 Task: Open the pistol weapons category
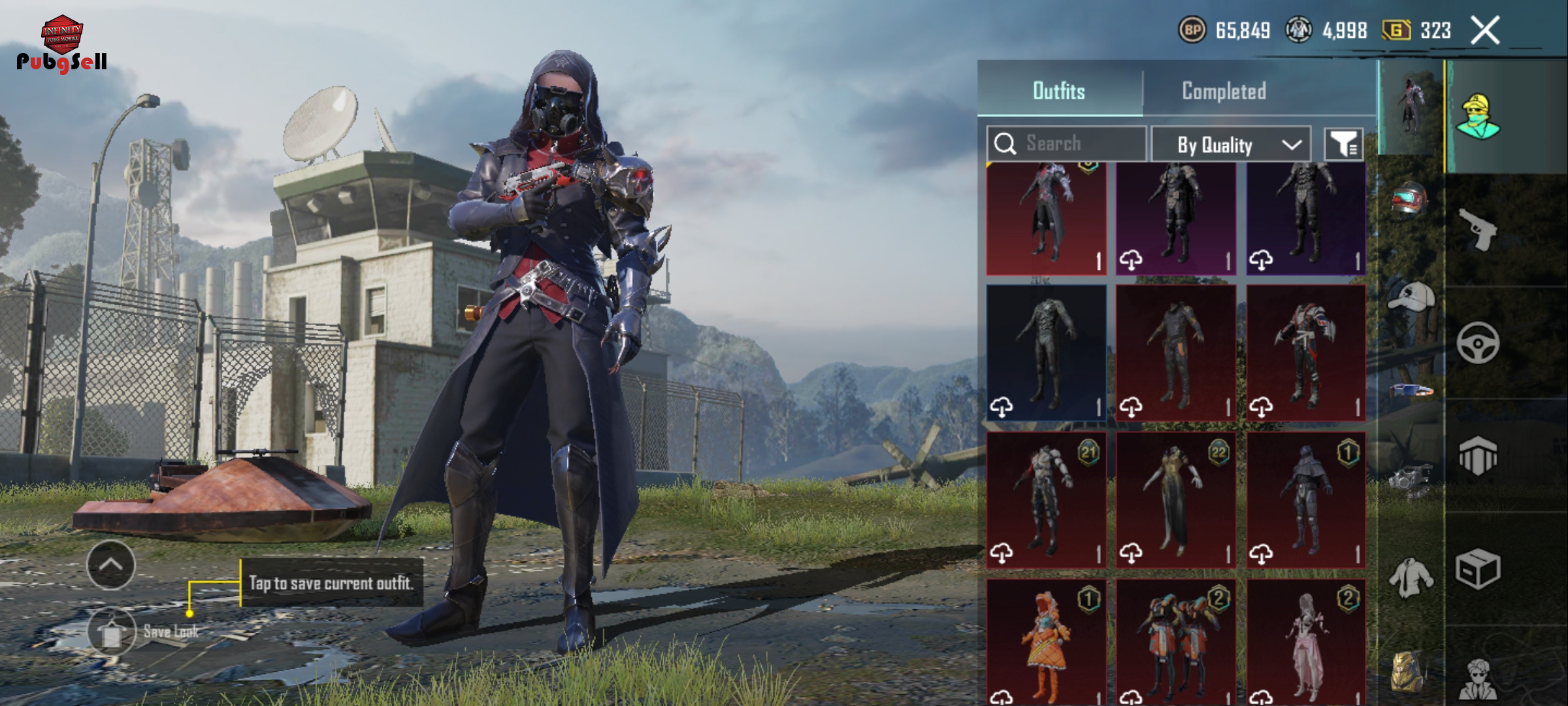(x=1478, y=229)
